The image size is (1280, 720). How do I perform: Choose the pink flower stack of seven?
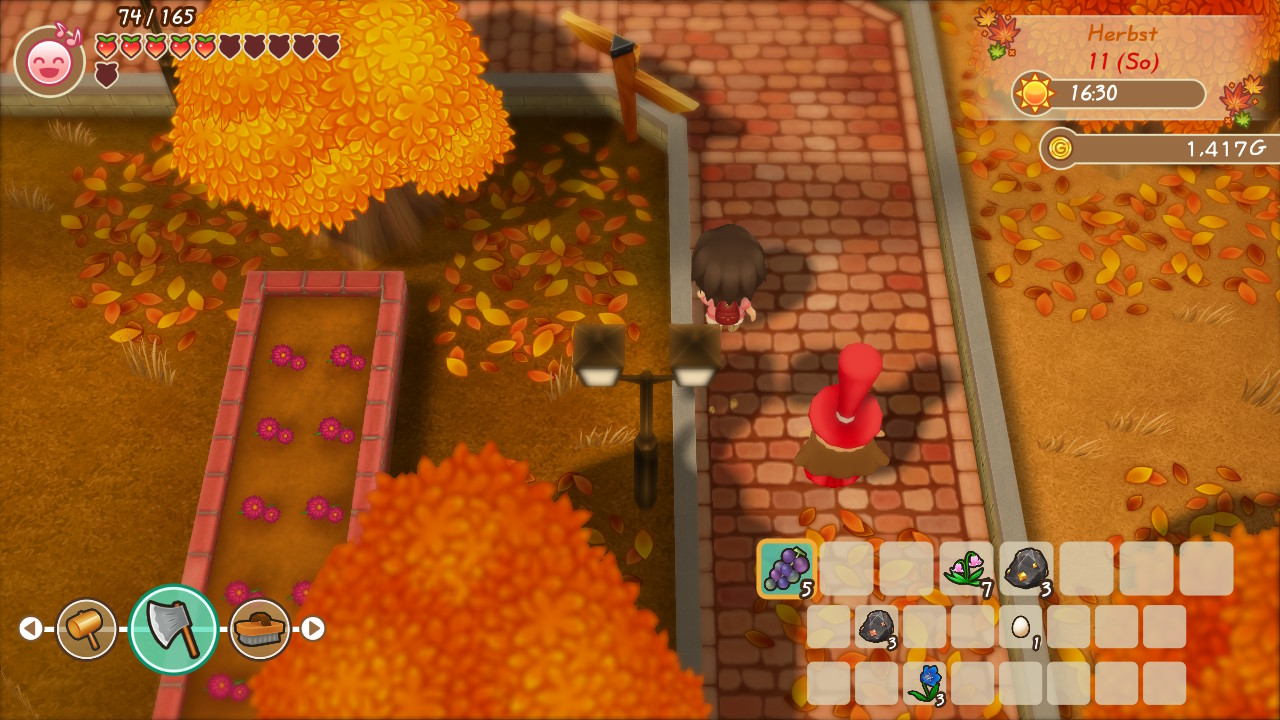966,568
